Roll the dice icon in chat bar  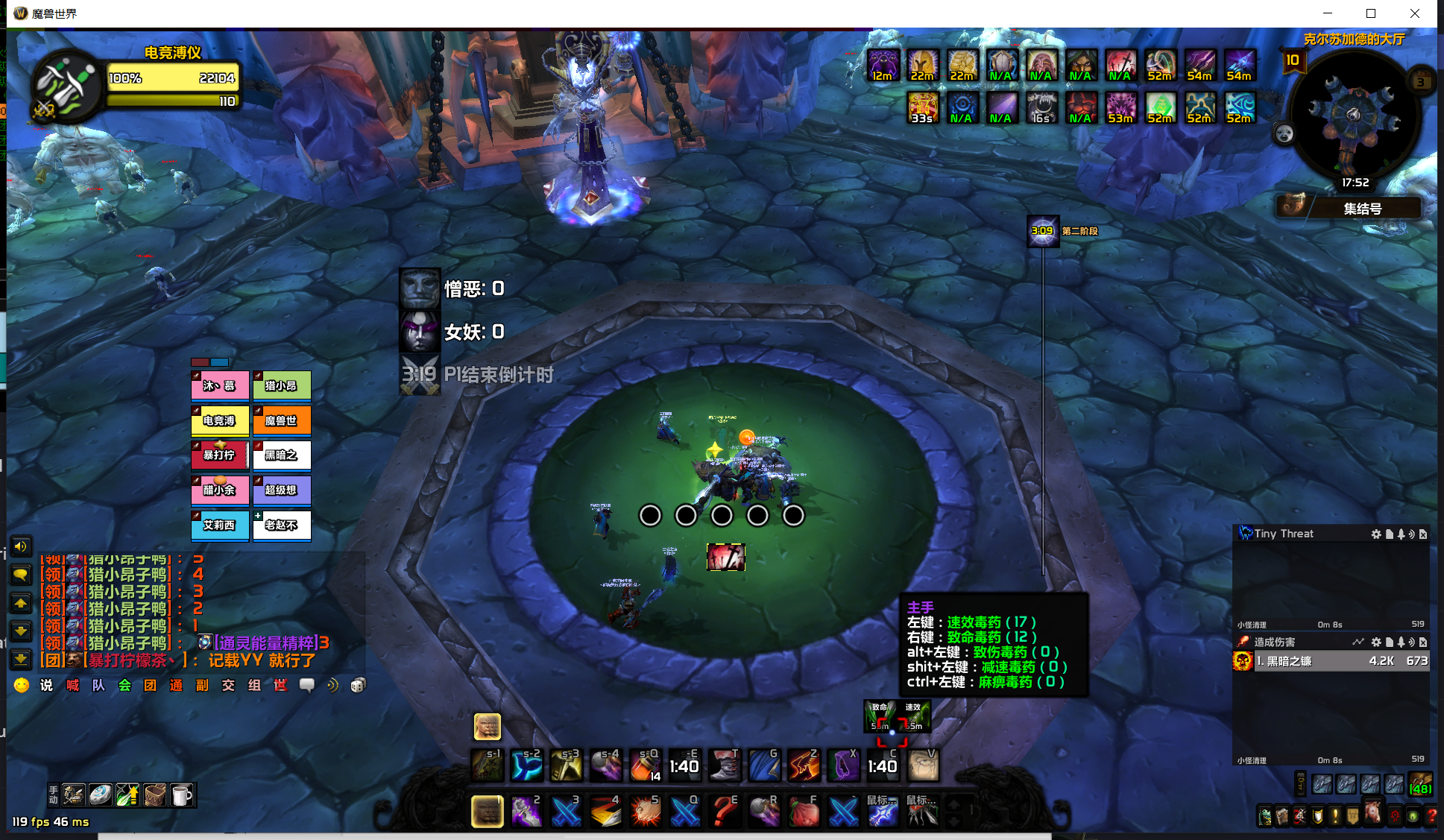(x=358, y=685)
